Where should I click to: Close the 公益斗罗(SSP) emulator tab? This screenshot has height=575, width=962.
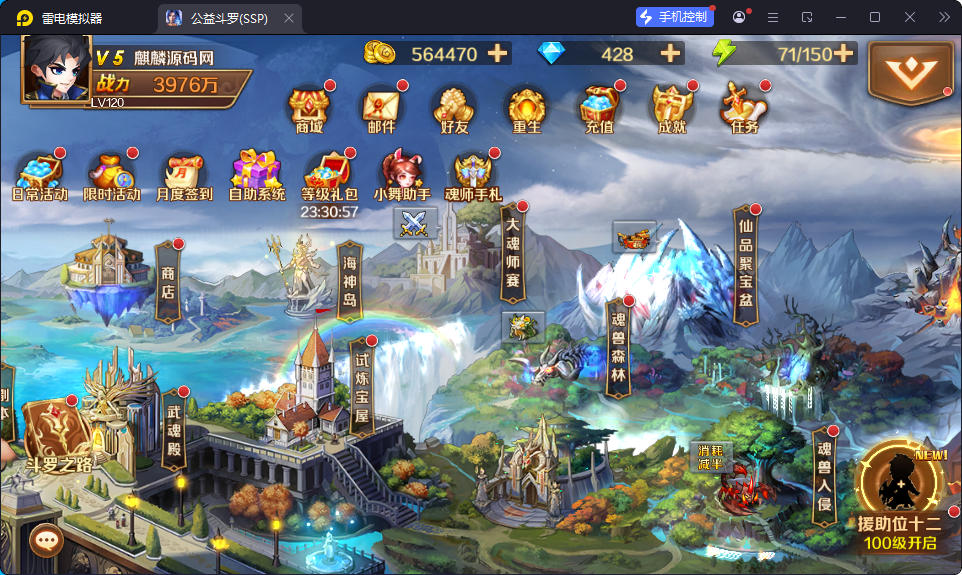click(289, 18)
